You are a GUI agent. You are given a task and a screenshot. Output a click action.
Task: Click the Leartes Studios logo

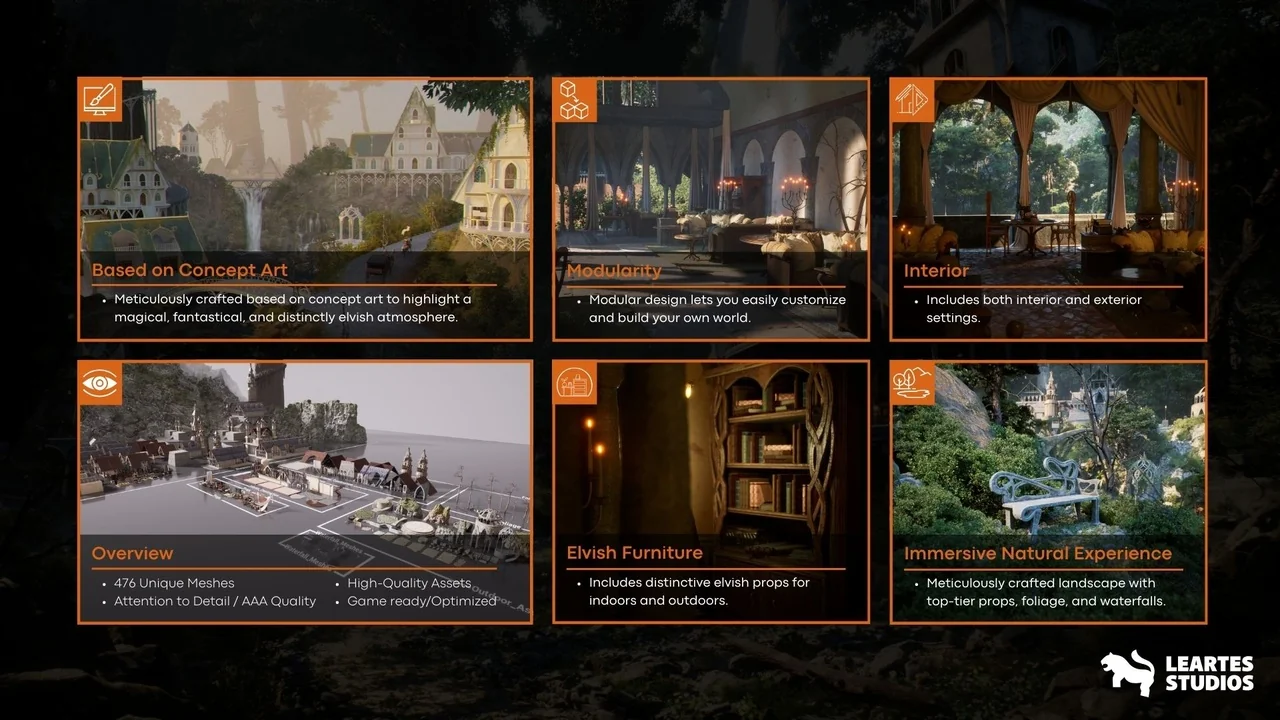[x=1177, y=673]
